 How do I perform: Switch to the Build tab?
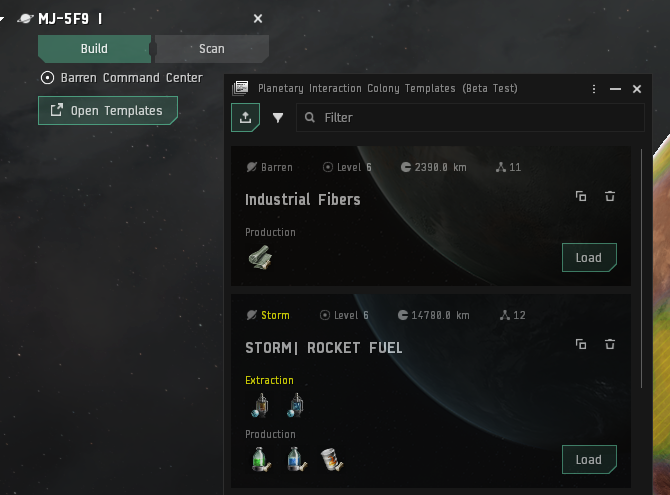pyautogui.click(x=94, y=48)
